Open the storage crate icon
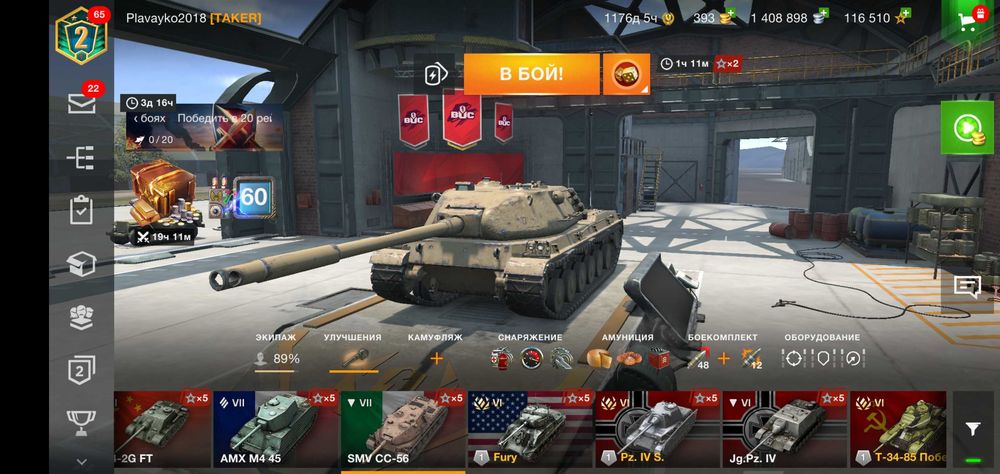 [82, 263]
